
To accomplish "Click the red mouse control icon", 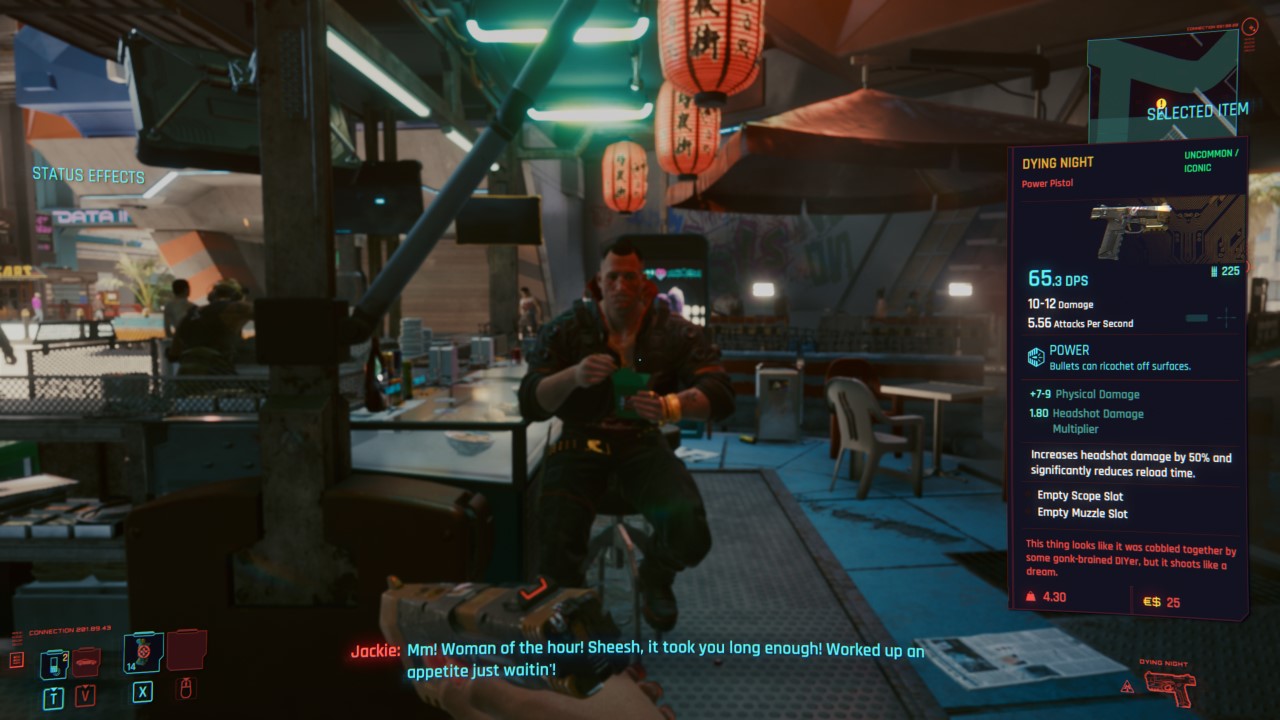I will (186, 688).
